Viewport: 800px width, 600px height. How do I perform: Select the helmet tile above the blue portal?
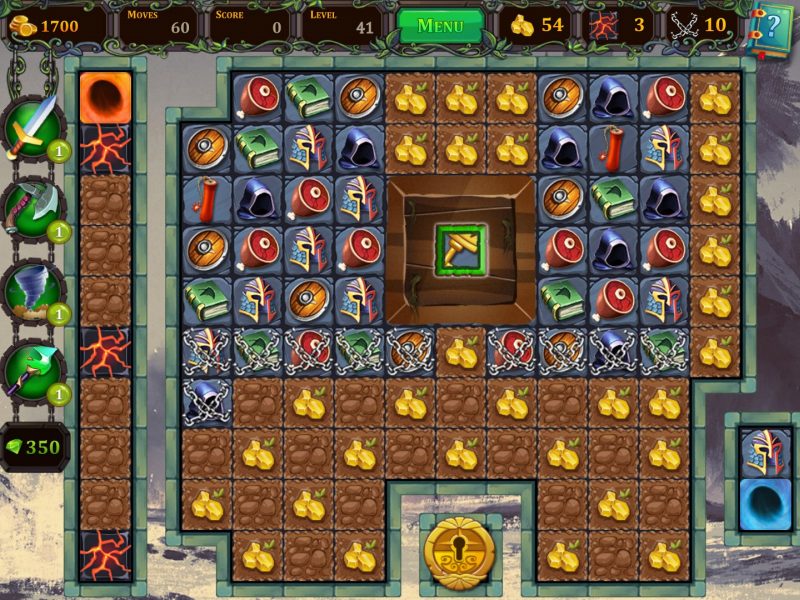(x=765, y=452)
